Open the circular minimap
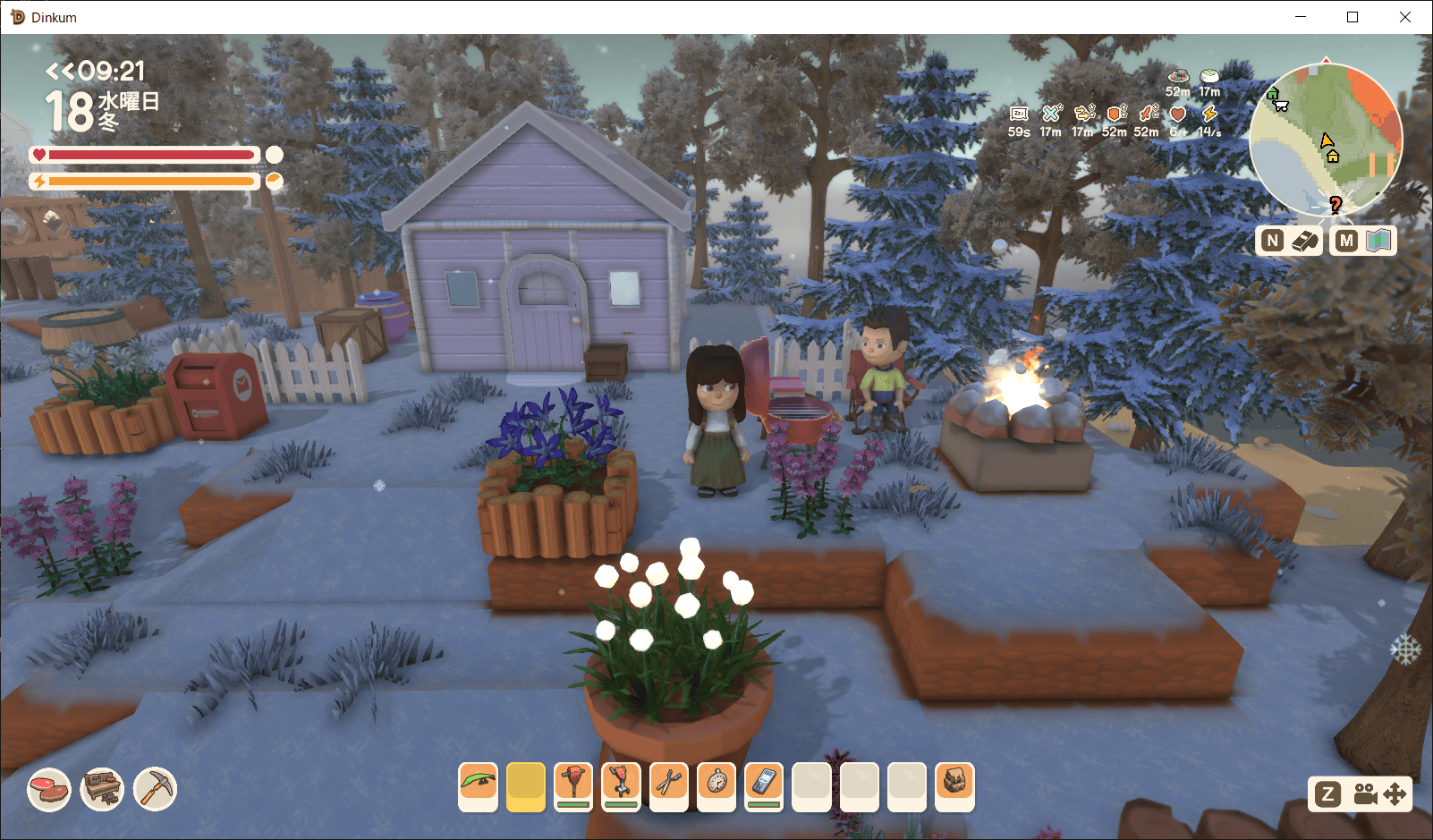1433x840 pixels. [1325, 140]
